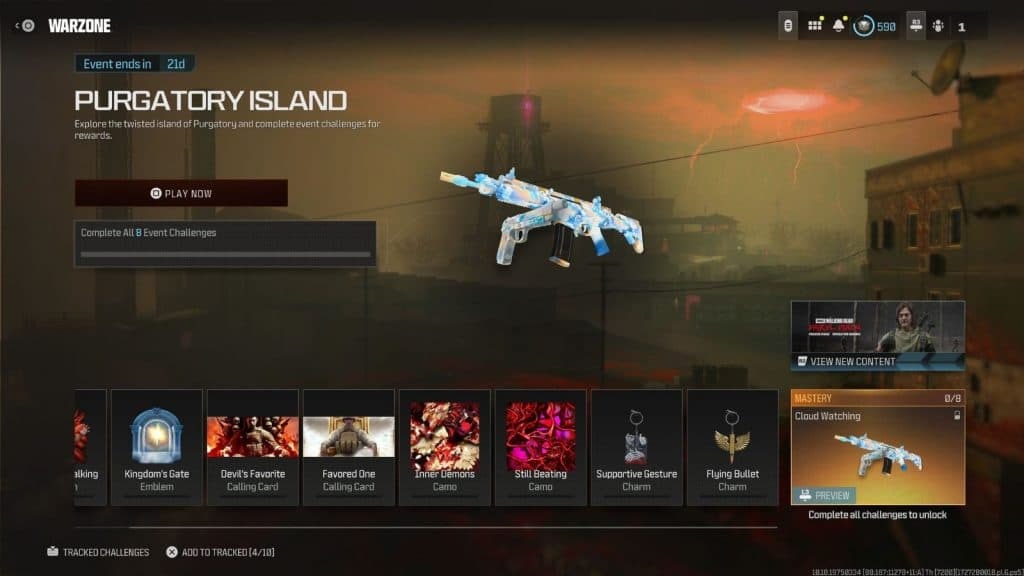Start the event with Play Now
This screenshot has width=1024, height=576.
[x=181, y=193]
